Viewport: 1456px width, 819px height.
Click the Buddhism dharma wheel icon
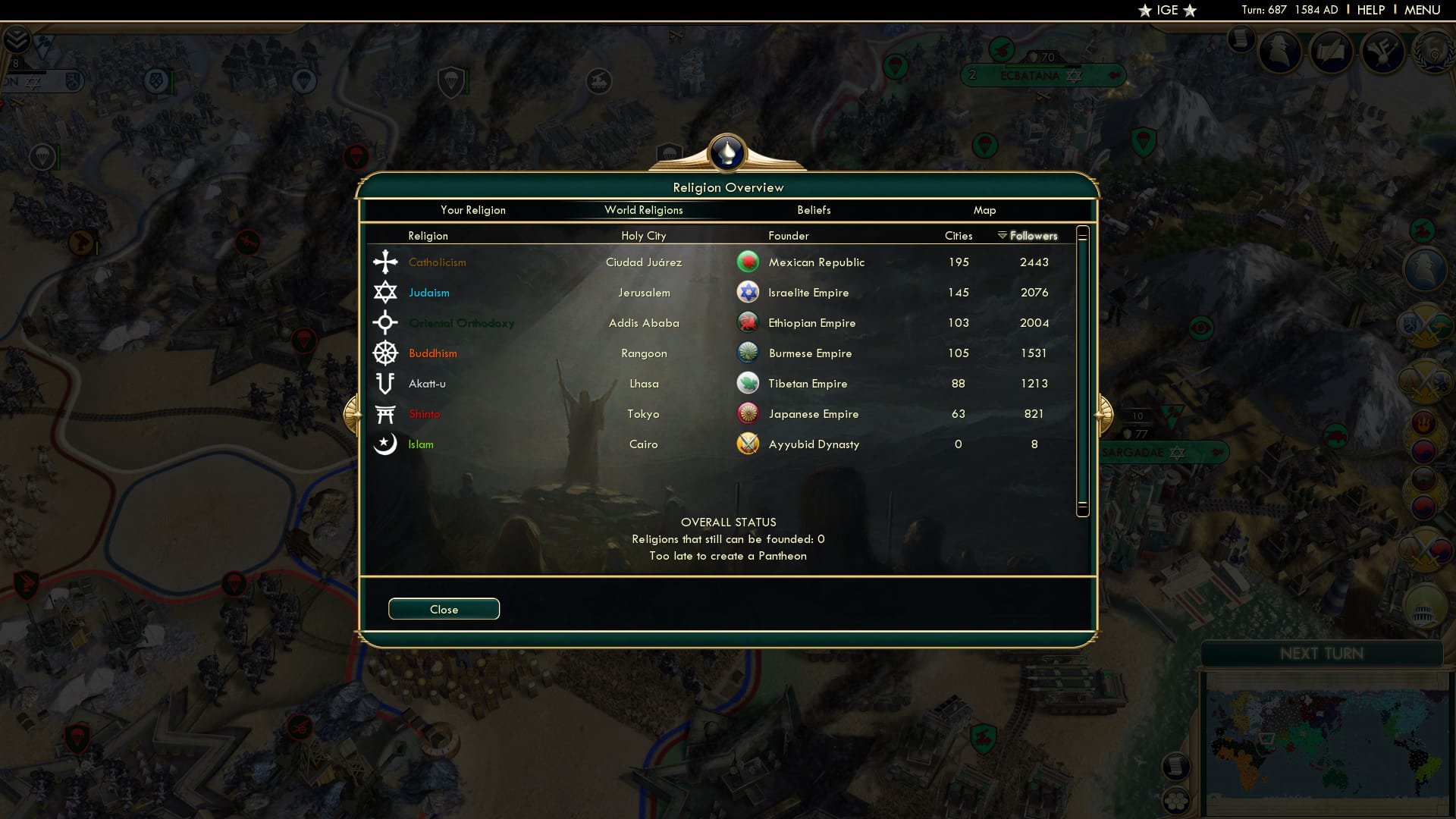pos(385,353)
